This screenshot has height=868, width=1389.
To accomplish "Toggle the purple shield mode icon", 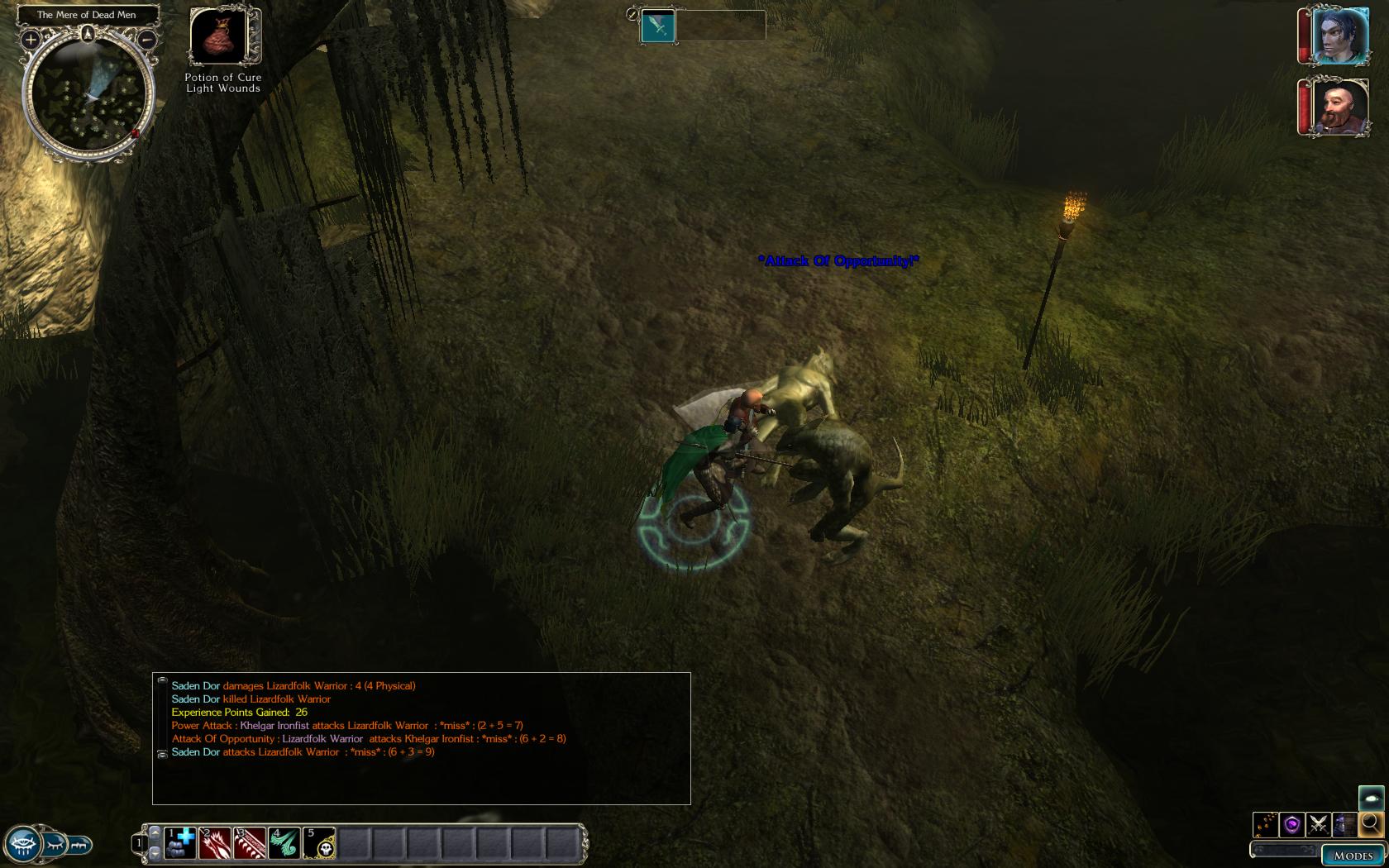I will pyautogui.click(x=1292, y=824).
